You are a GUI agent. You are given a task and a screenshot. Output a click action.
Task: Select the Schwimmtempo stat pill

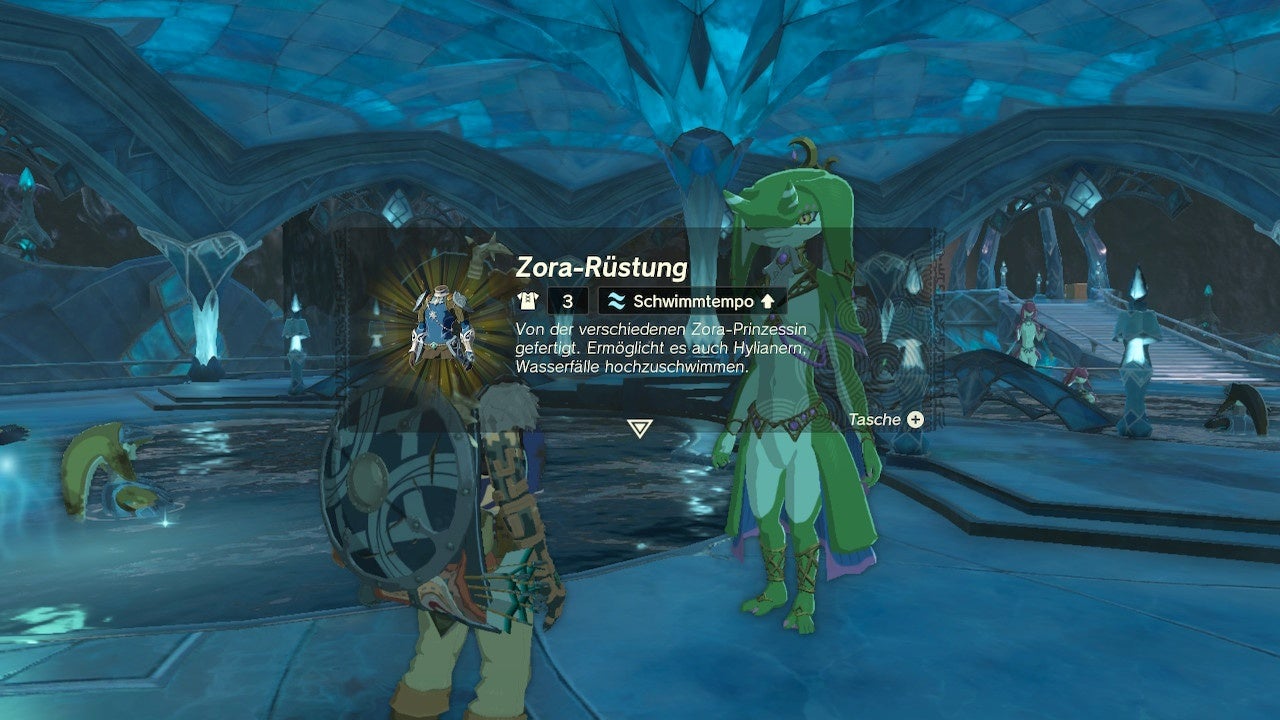[688, 298]
